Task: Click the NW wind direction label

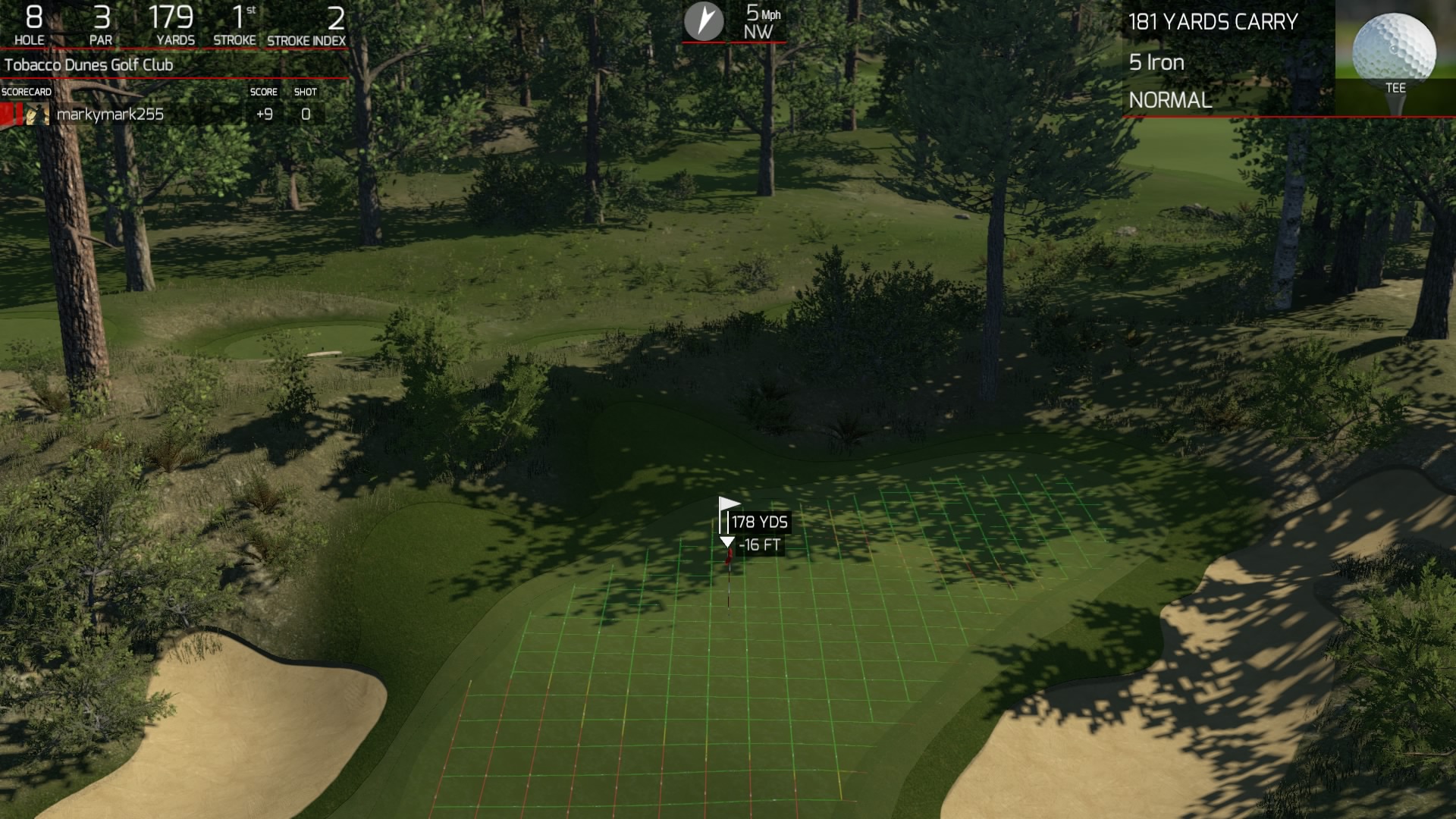Action: point(759,33)
